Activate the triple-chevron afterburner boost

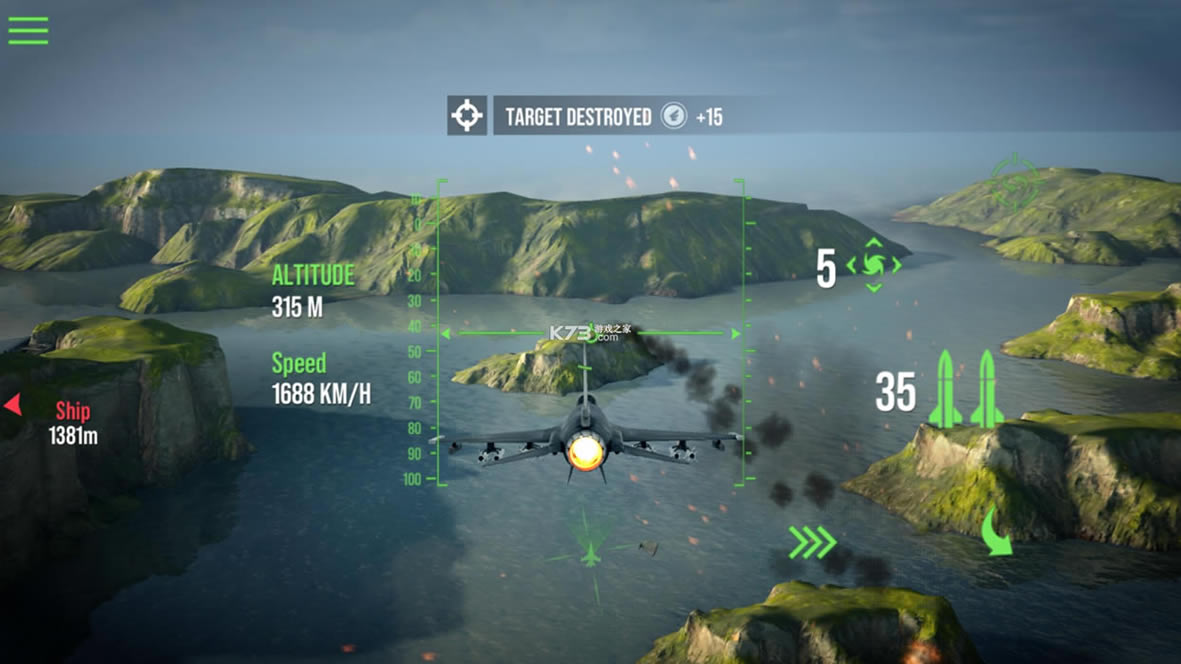click(811, 543)
